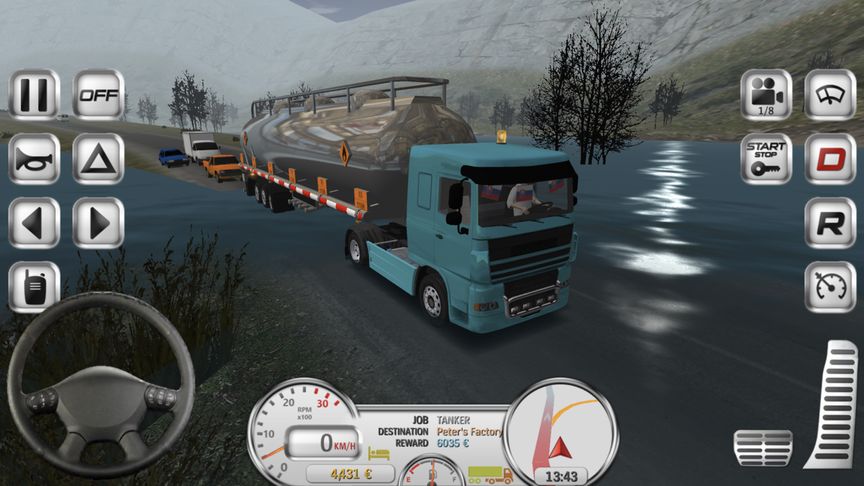Toggle the windshield wipers
The width and height of the screenshot is (864, 486).
click(830, 94)
